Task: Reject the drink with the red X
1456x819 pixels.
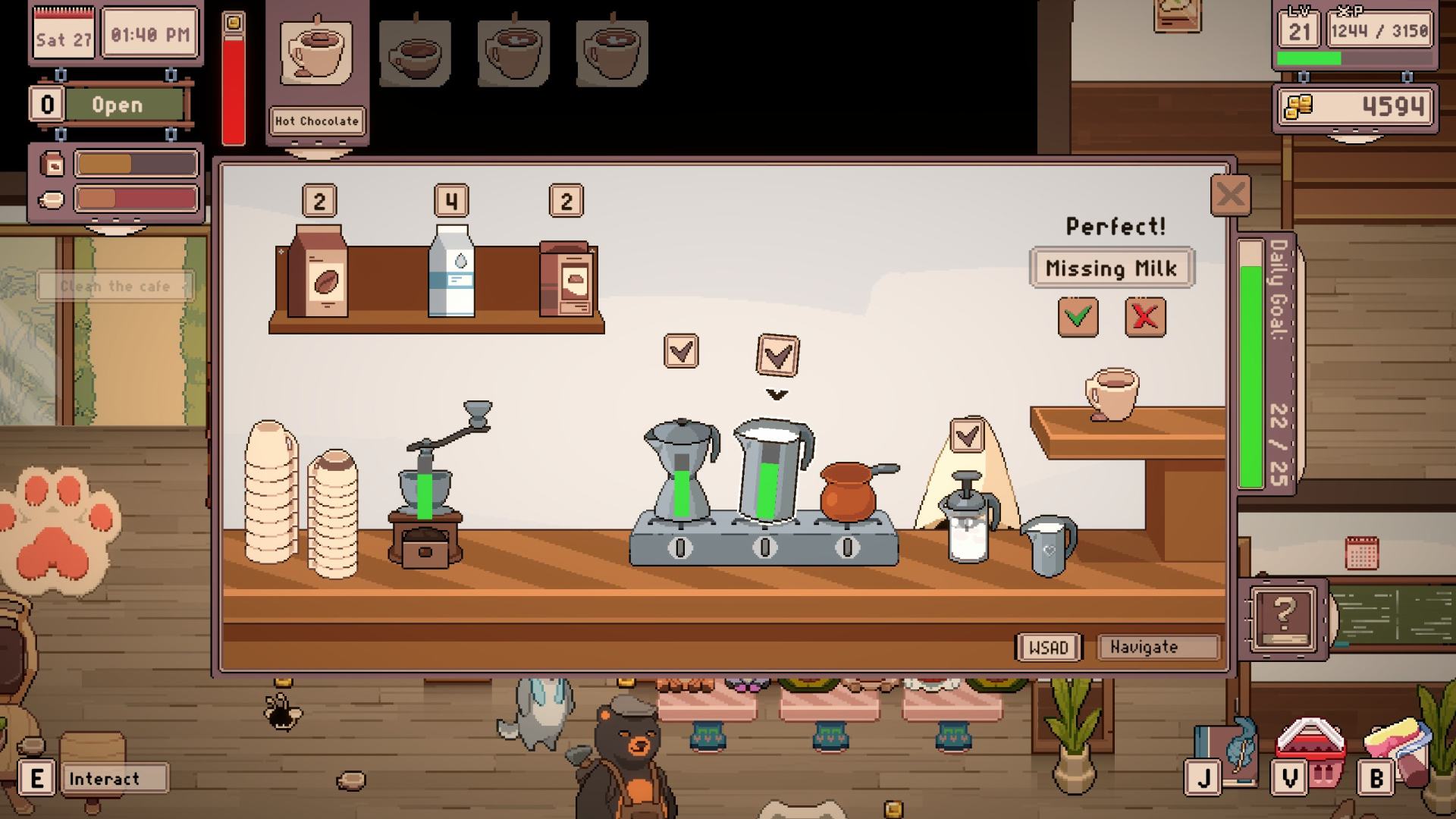Action: 1144,316
